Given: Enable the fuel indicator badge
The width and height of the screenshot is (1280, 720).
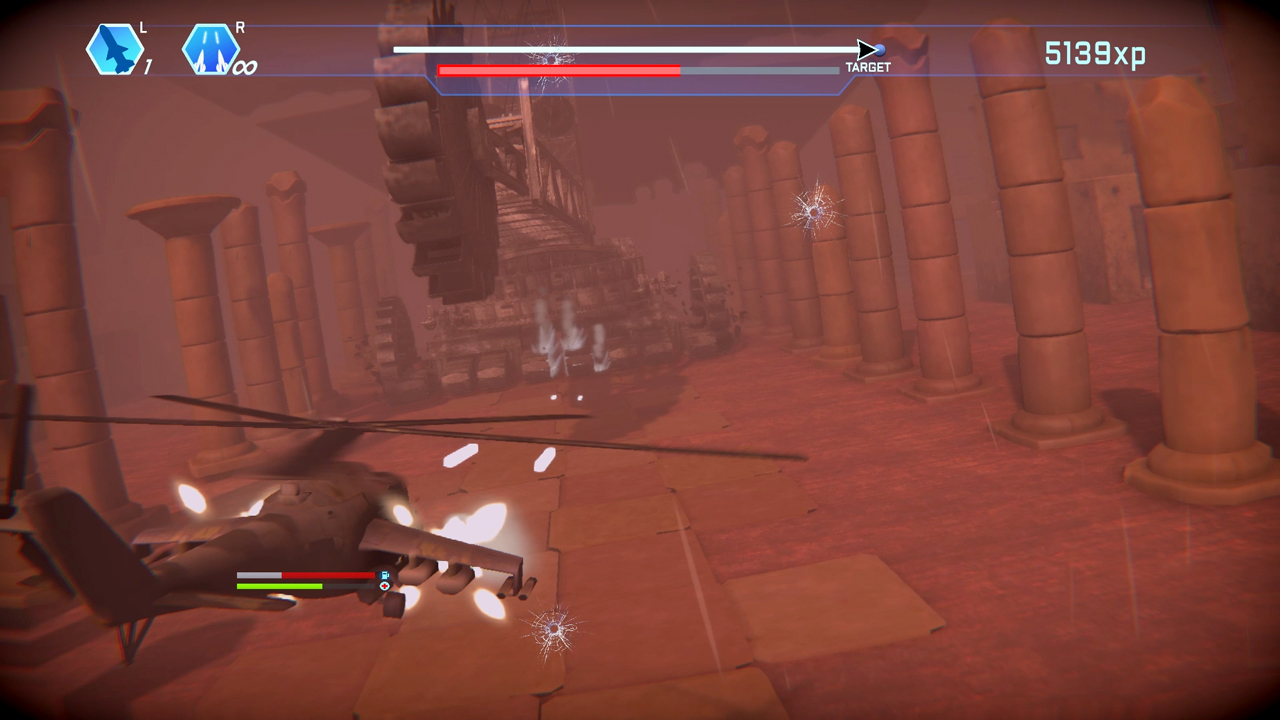Looking at the screenshot, I should [x=383, y=575].
